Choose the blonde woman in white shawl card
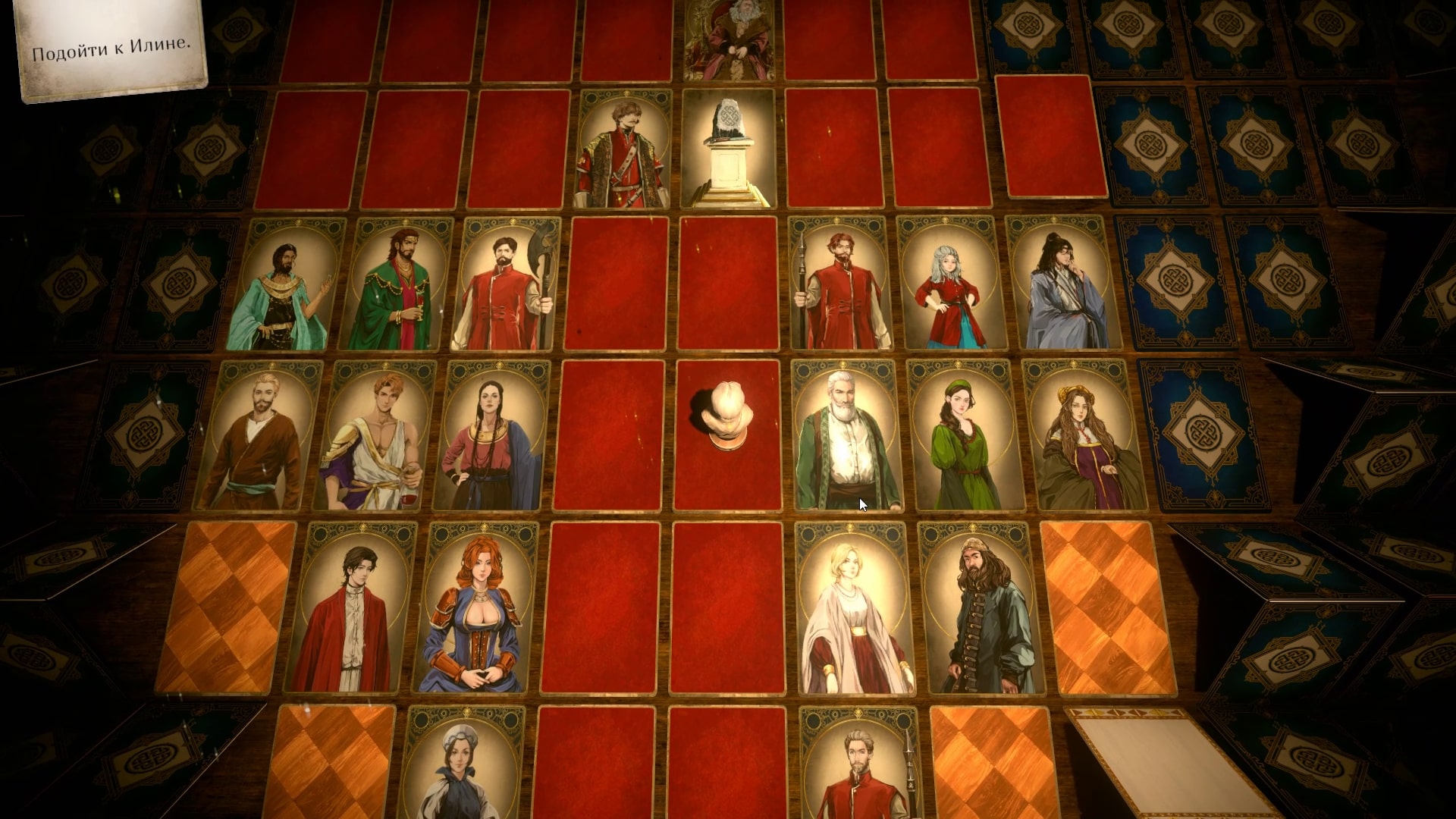 [855, 608]
